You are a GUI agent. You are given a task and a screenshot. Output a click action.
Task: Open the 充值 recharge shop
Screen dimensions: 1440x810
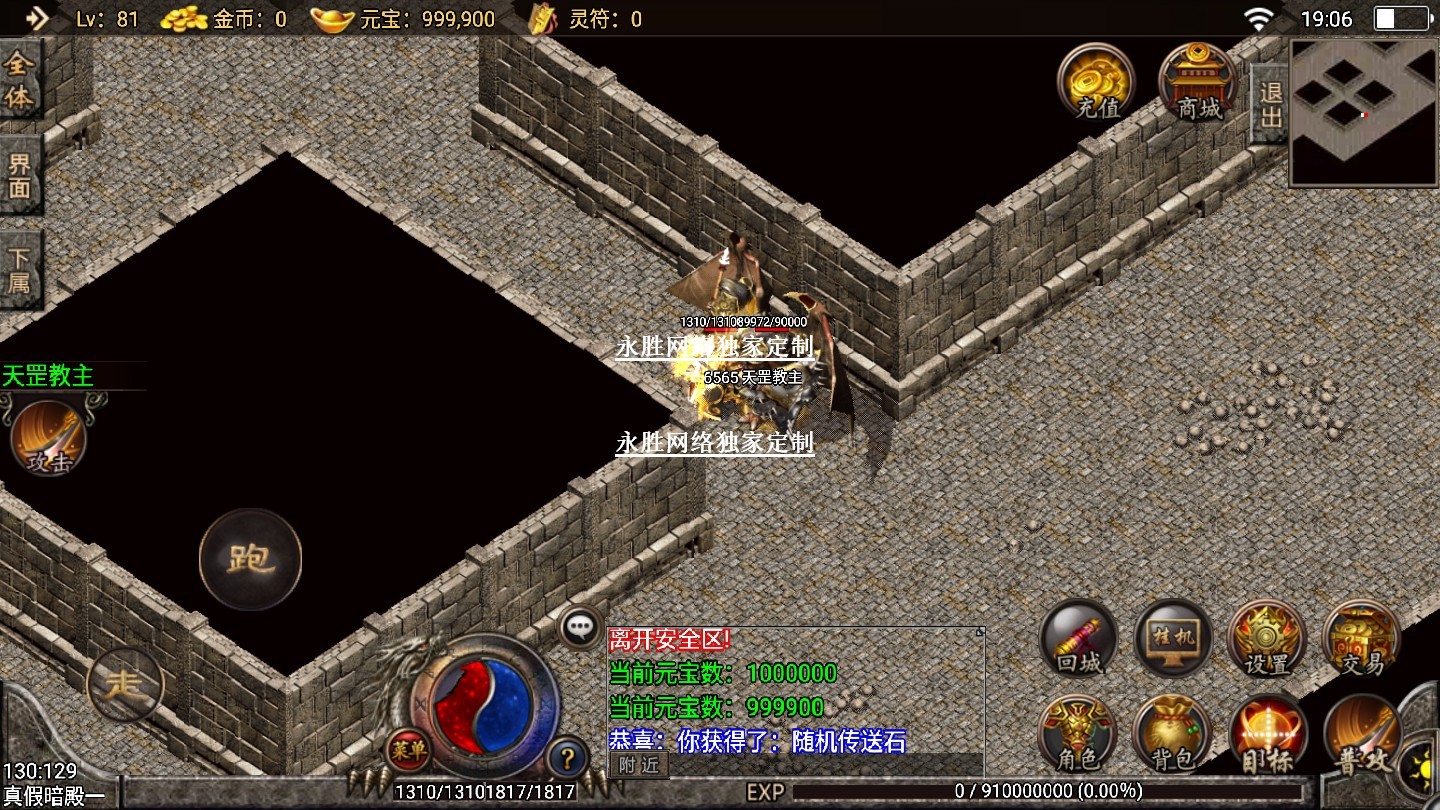pyautogui.click(x=1096, y=80)
